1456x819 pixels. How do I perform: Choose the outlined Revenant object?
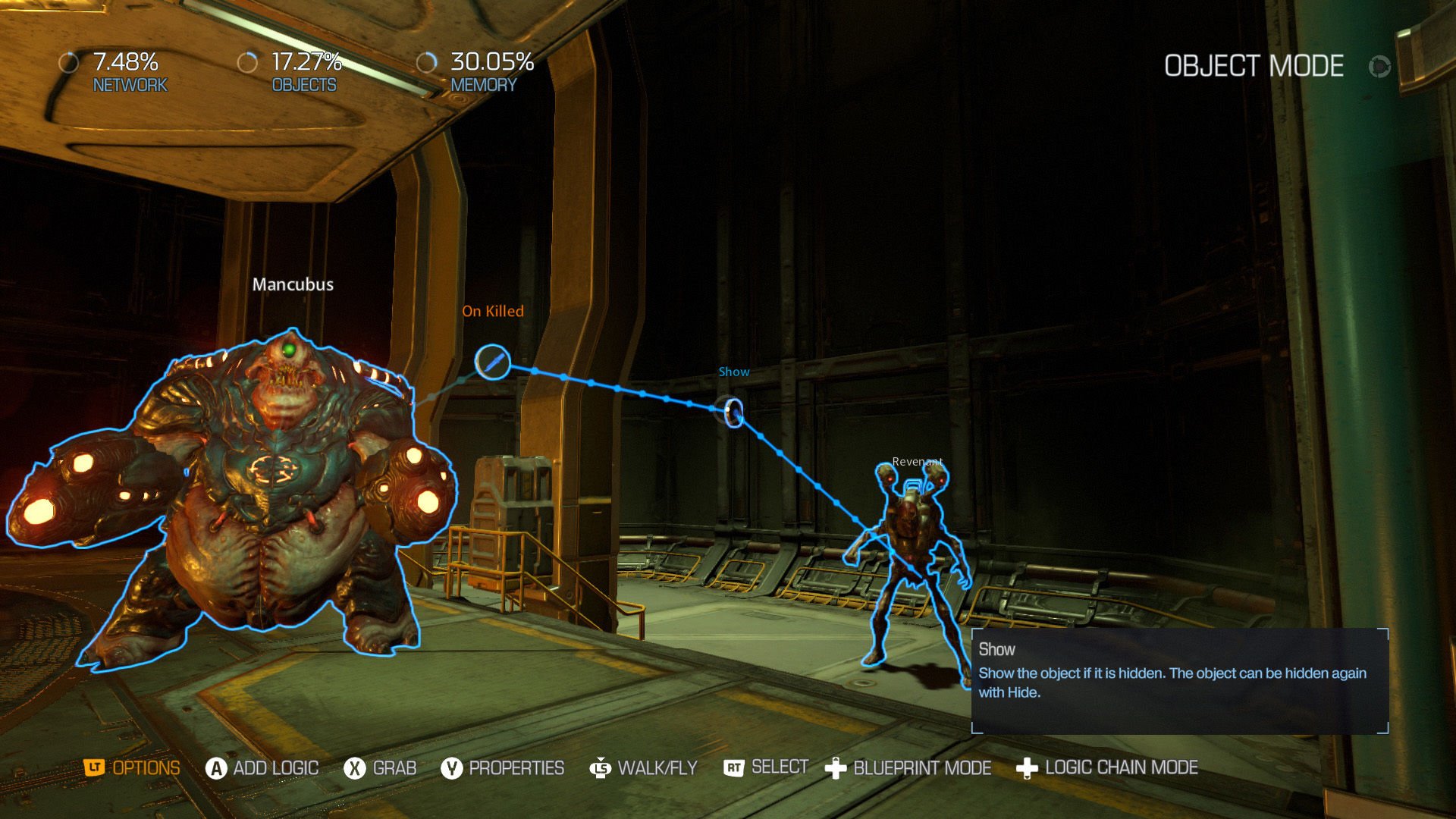point(910,546)
